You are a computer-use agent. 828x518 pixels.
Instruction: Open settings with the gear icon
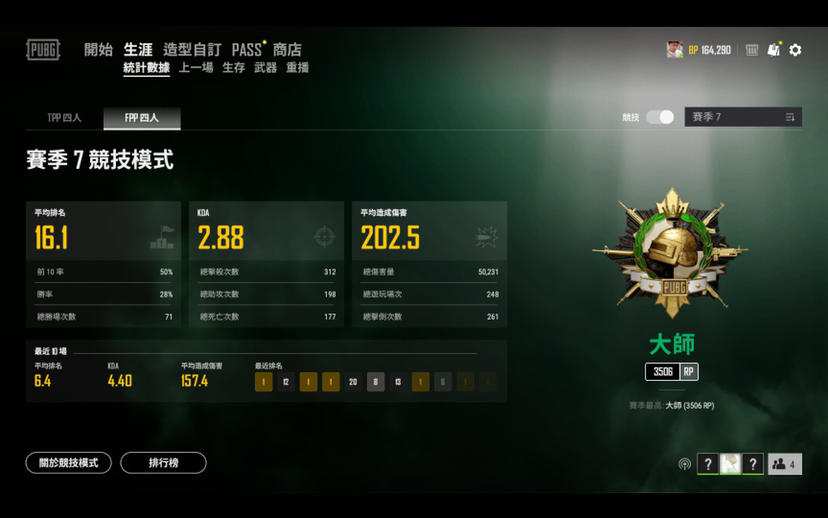795,50
